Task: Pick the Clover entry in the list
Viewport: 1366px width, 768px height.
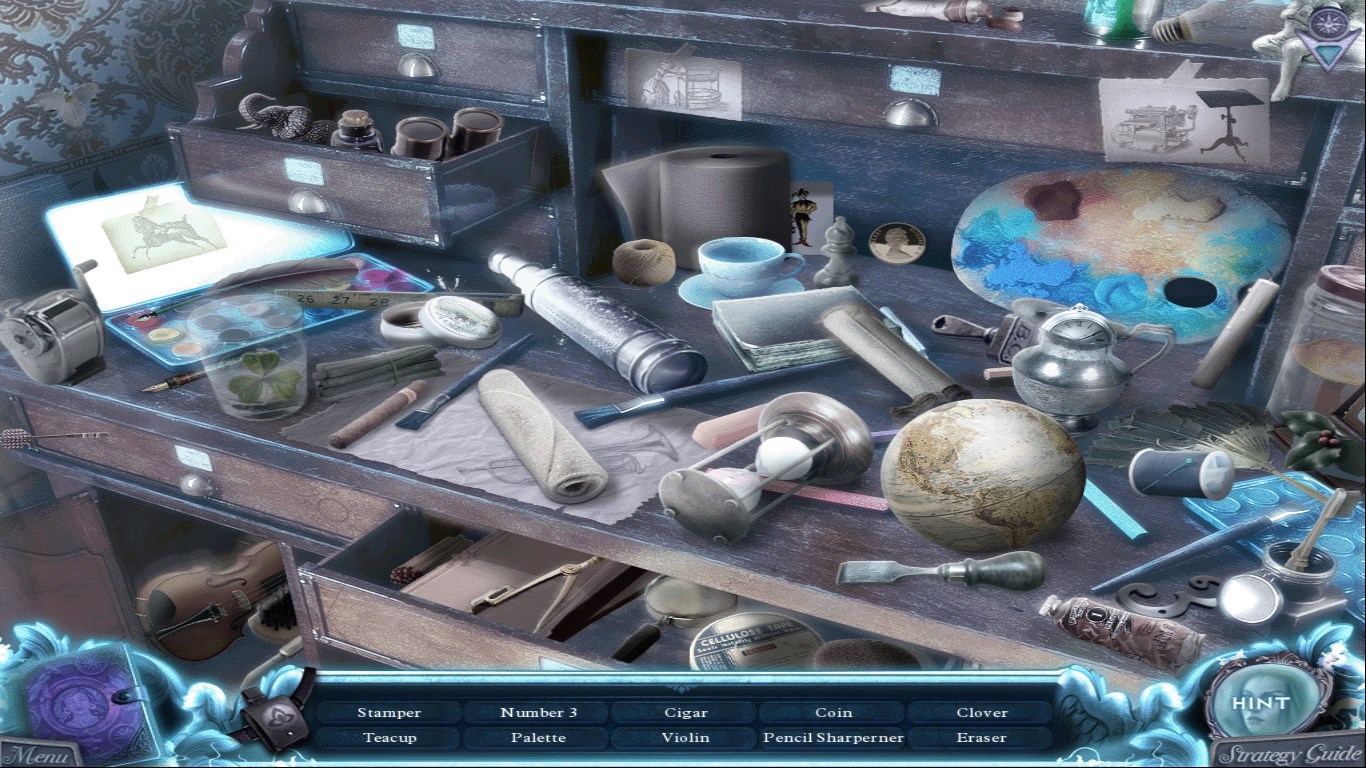Action: click(x=981, y=713)
